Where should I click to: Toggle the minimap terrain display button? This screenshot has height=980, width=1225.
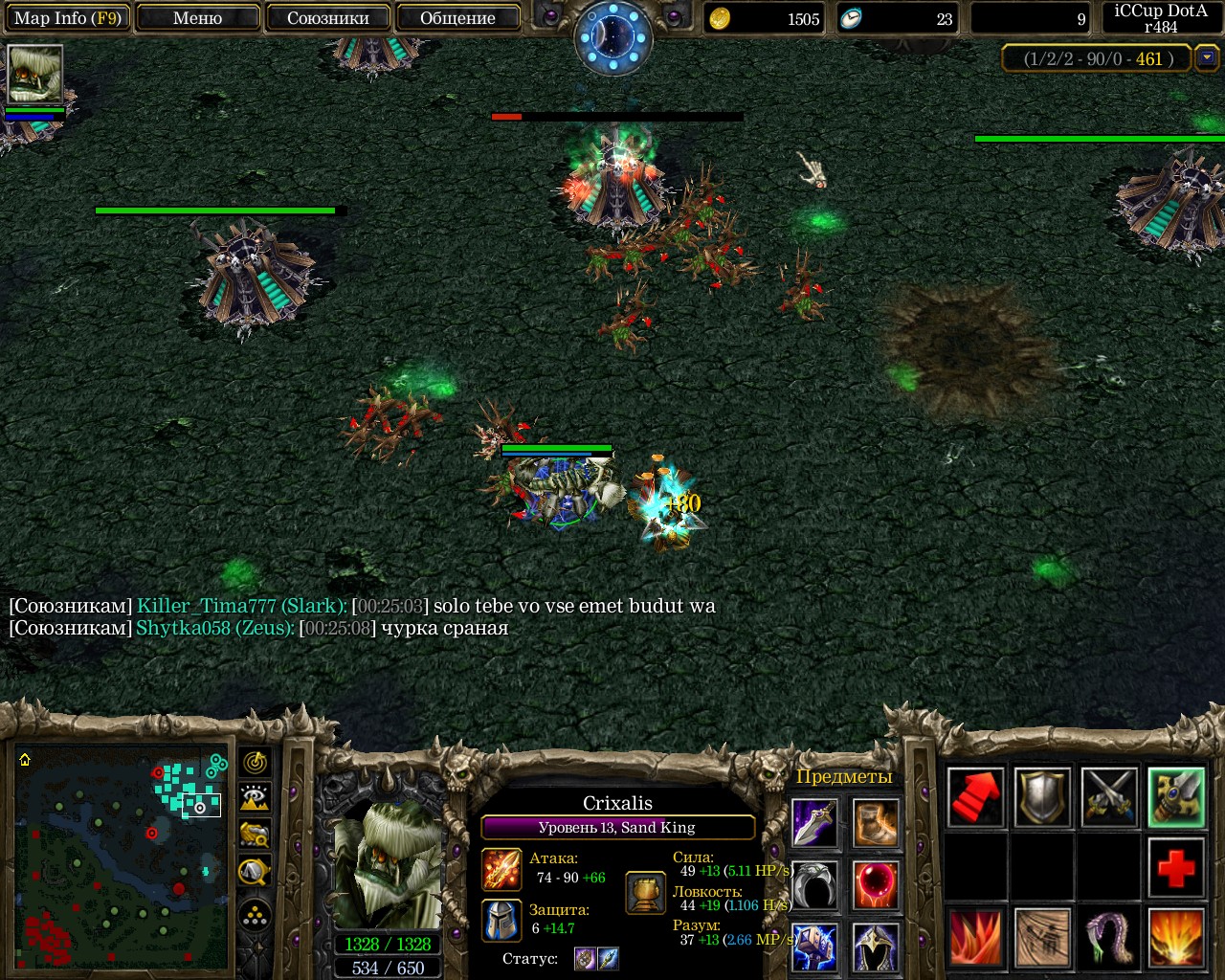click(x=256, y=798)
